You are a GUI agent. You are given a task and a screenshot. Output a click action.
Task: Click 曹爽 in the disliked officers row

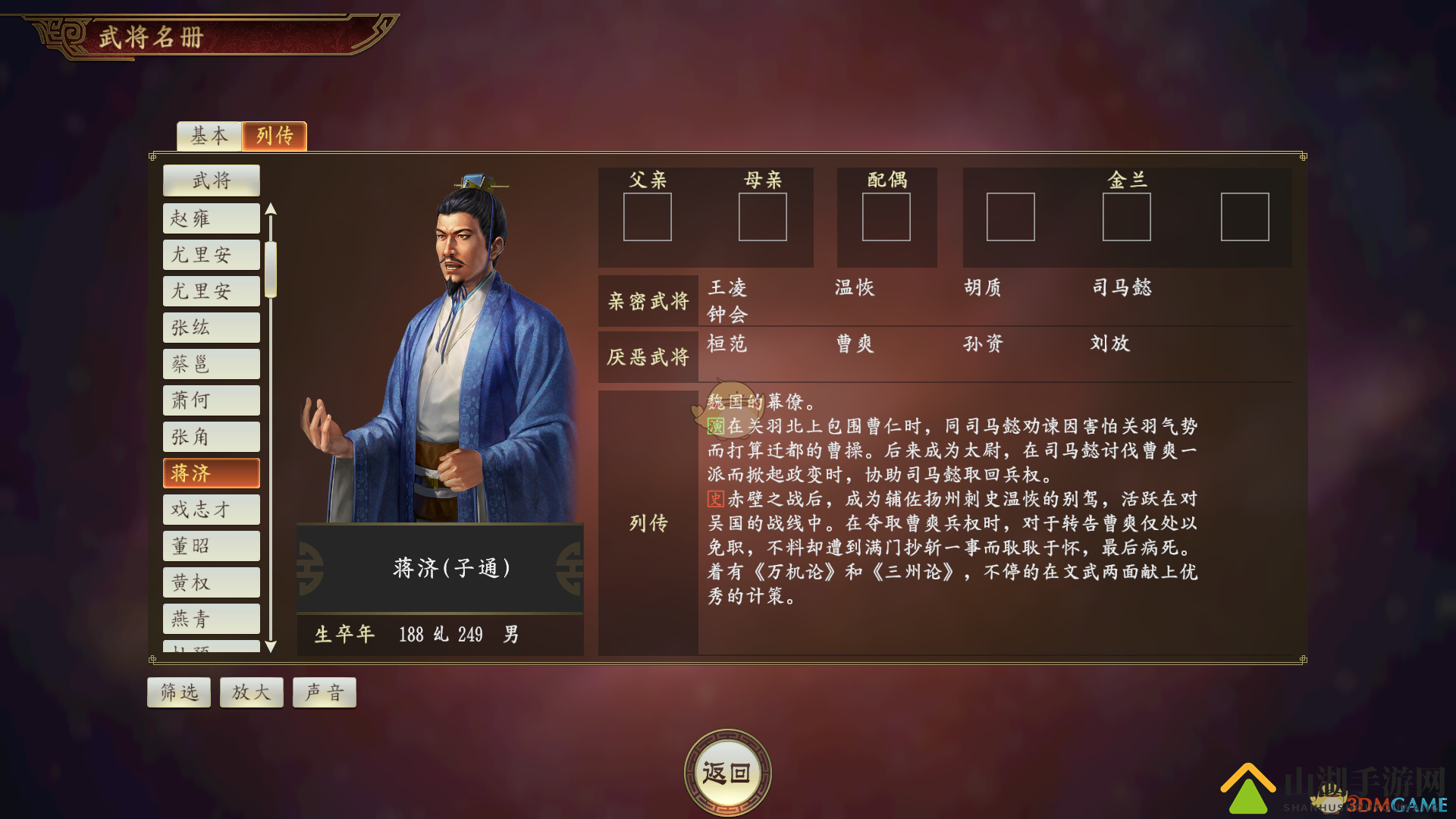[x=855, y=344]
